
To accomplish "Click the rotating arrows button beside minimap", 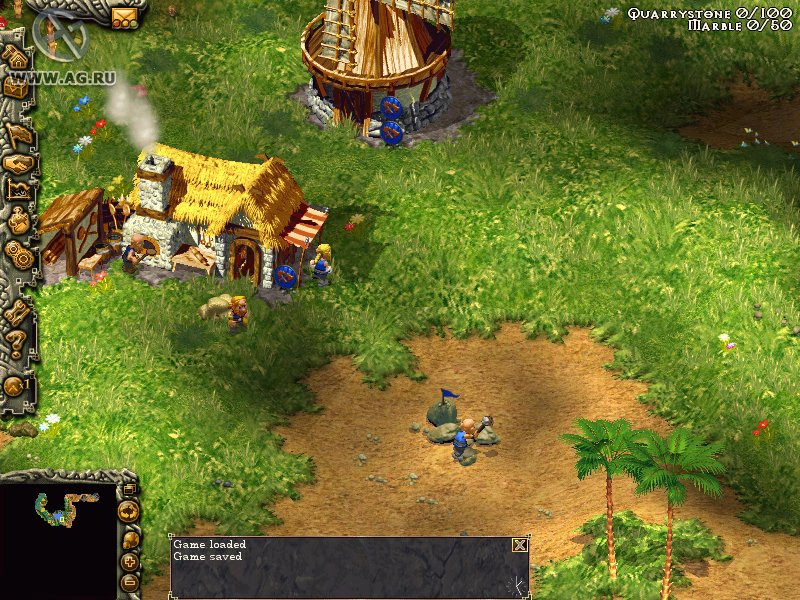I will (x=128, y=512).
